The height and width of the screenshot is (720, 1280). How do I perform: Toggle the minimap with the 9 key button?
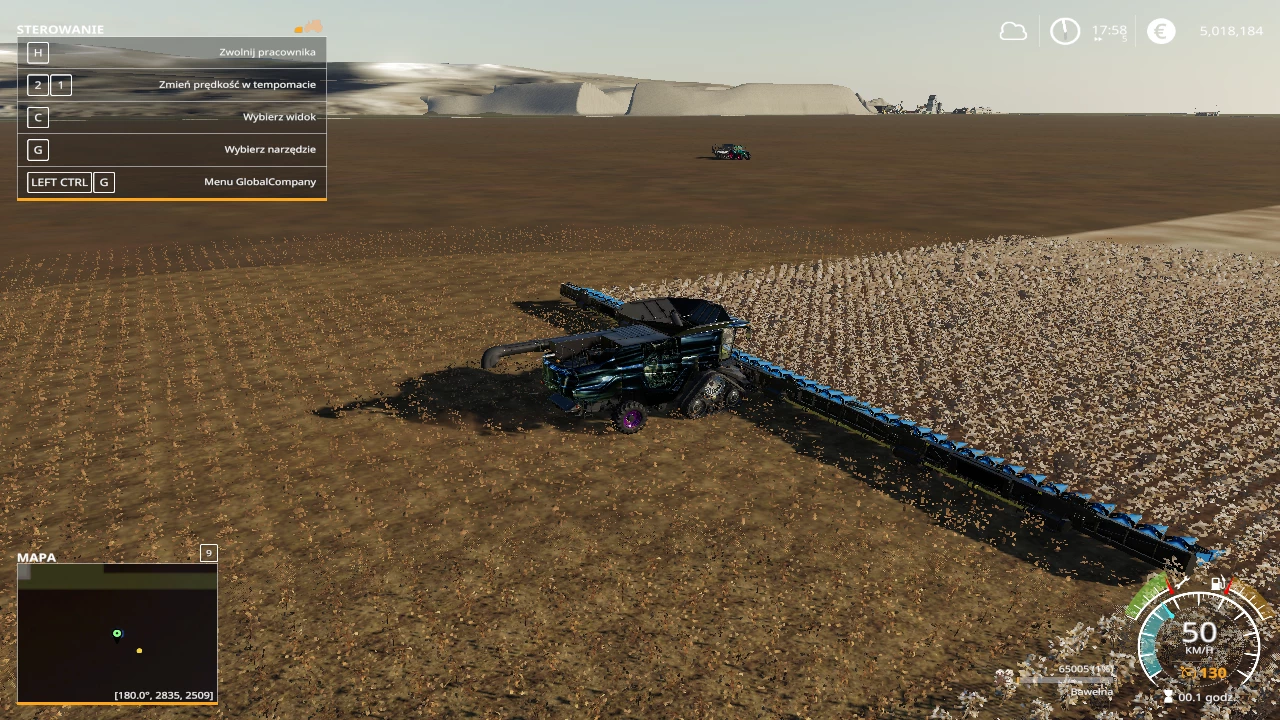[208, 552]
